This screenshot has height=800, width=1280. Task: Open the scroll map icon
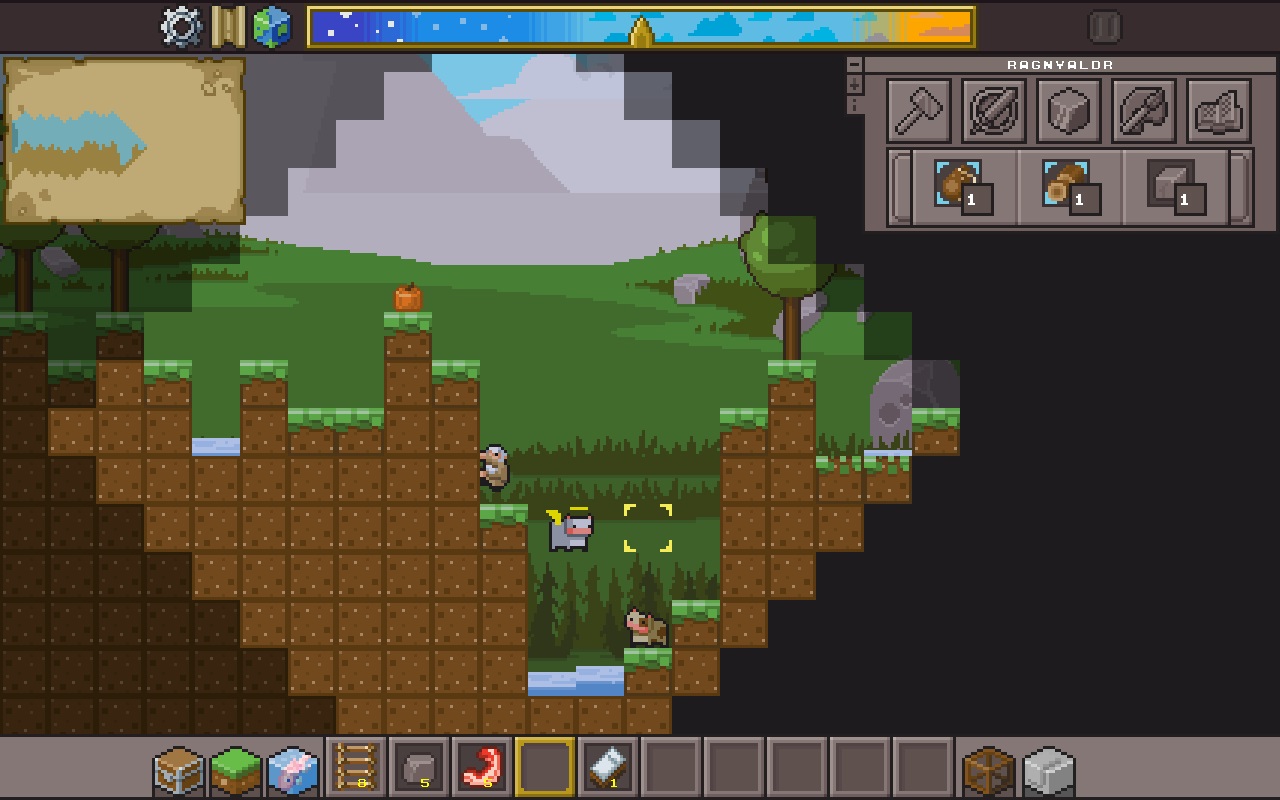(228, 27)
